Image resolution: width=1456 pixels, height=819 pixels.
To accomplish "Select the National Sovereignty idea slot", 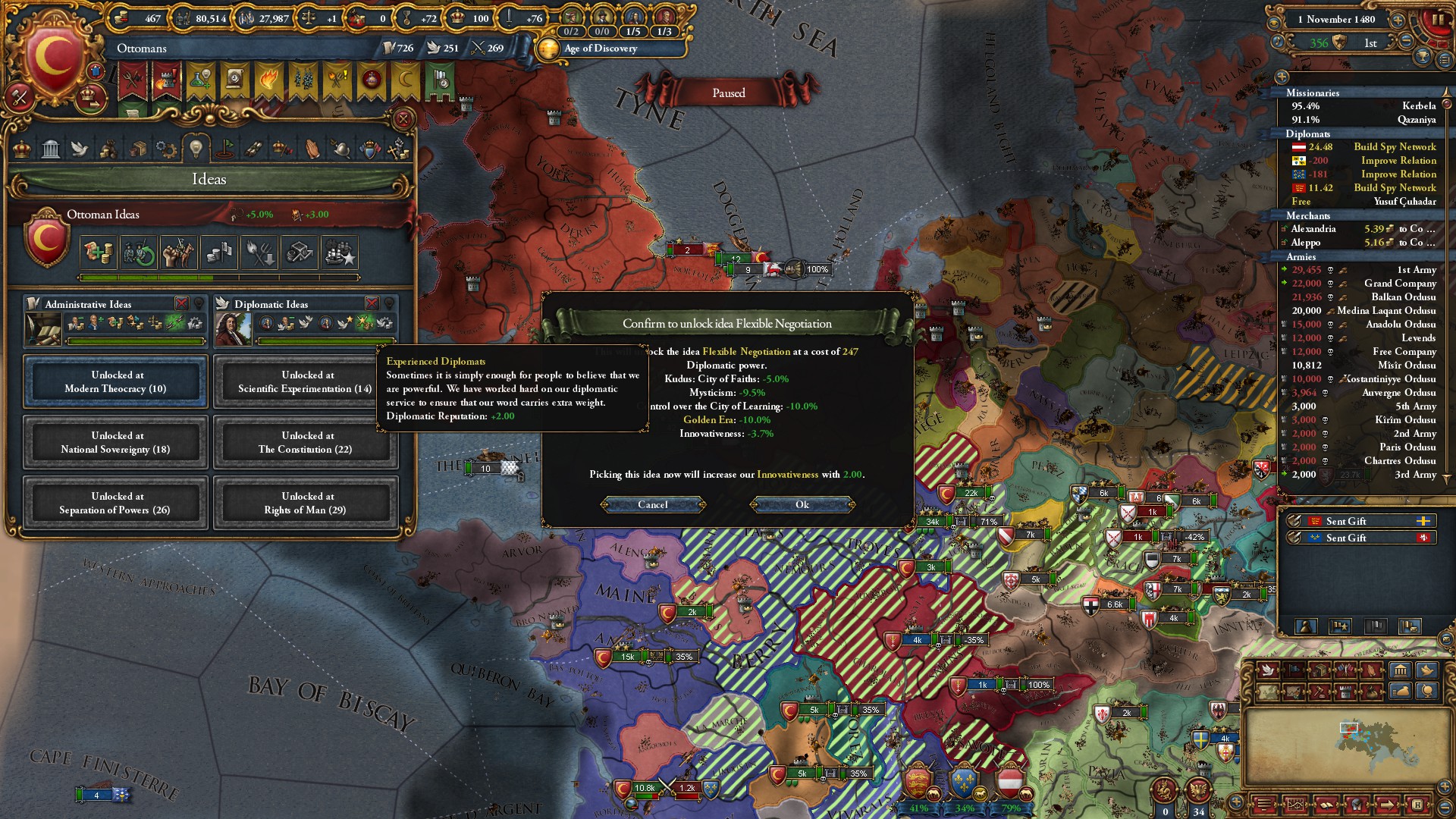I will coord(115,442).
